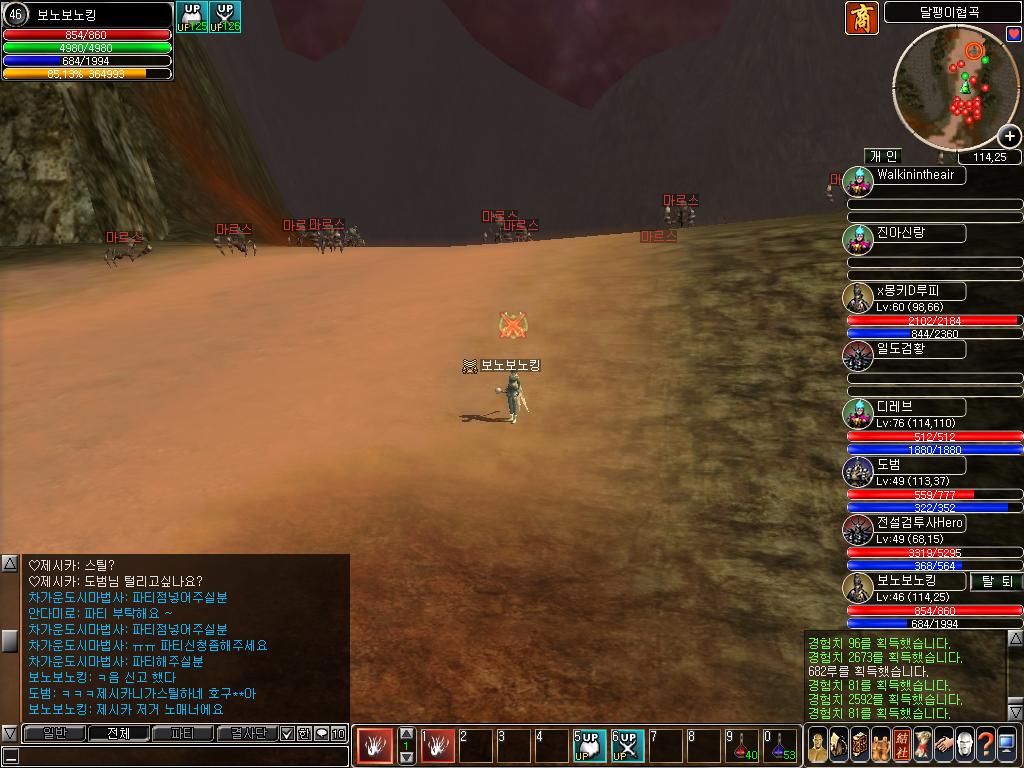Leave party with the 탈퇴 button
The width and height of the screenshot is (1024, 768).
tap(996, 581)
